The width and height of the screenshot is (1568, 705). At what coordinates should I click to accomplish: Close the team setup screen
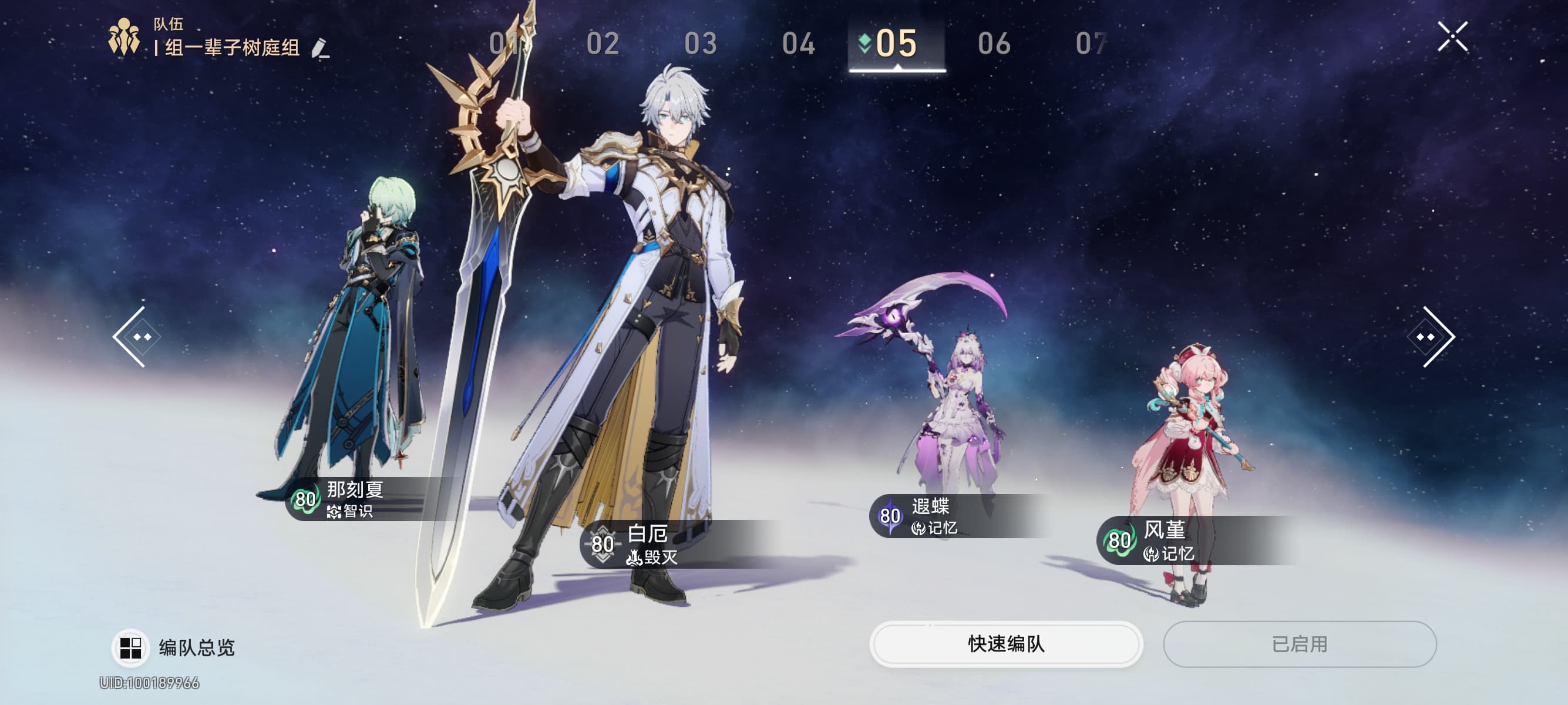(1452, 37)
